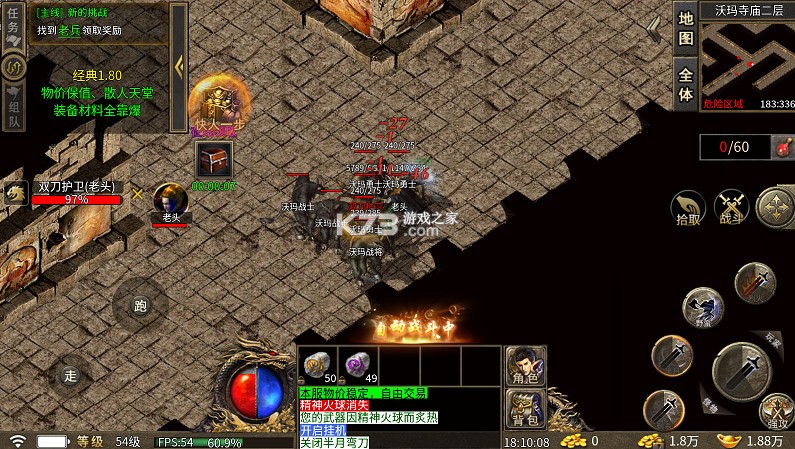The width and height of the screenshot is (795, 449).
Task: Open the treasure chest timer icon
Action: (x=214, y=161)
